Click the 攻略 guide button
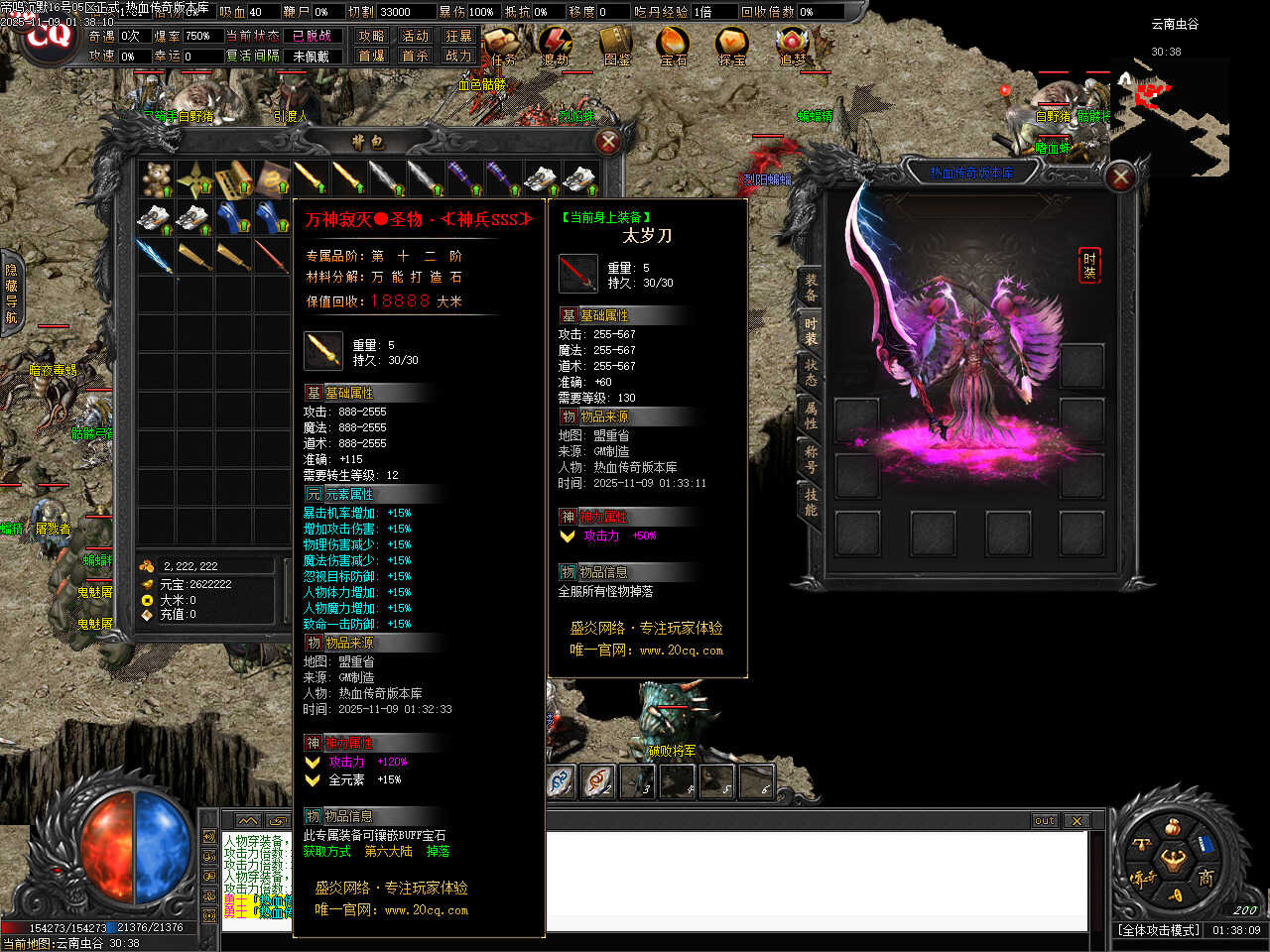 pyautogui.click(x=371, y=36)
